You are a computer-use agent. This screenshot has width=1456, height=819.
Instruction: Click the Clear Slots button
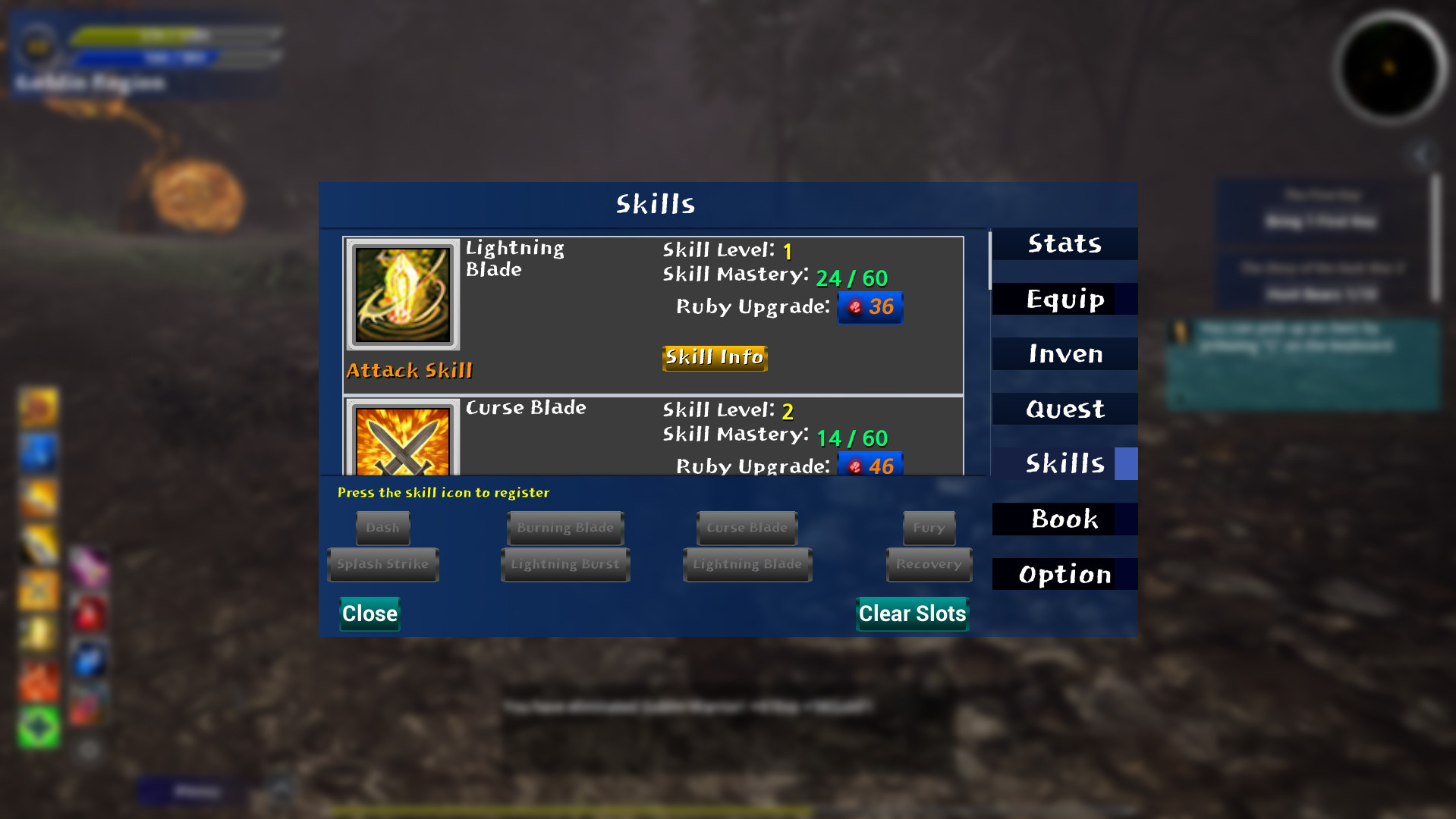(912, 614)
